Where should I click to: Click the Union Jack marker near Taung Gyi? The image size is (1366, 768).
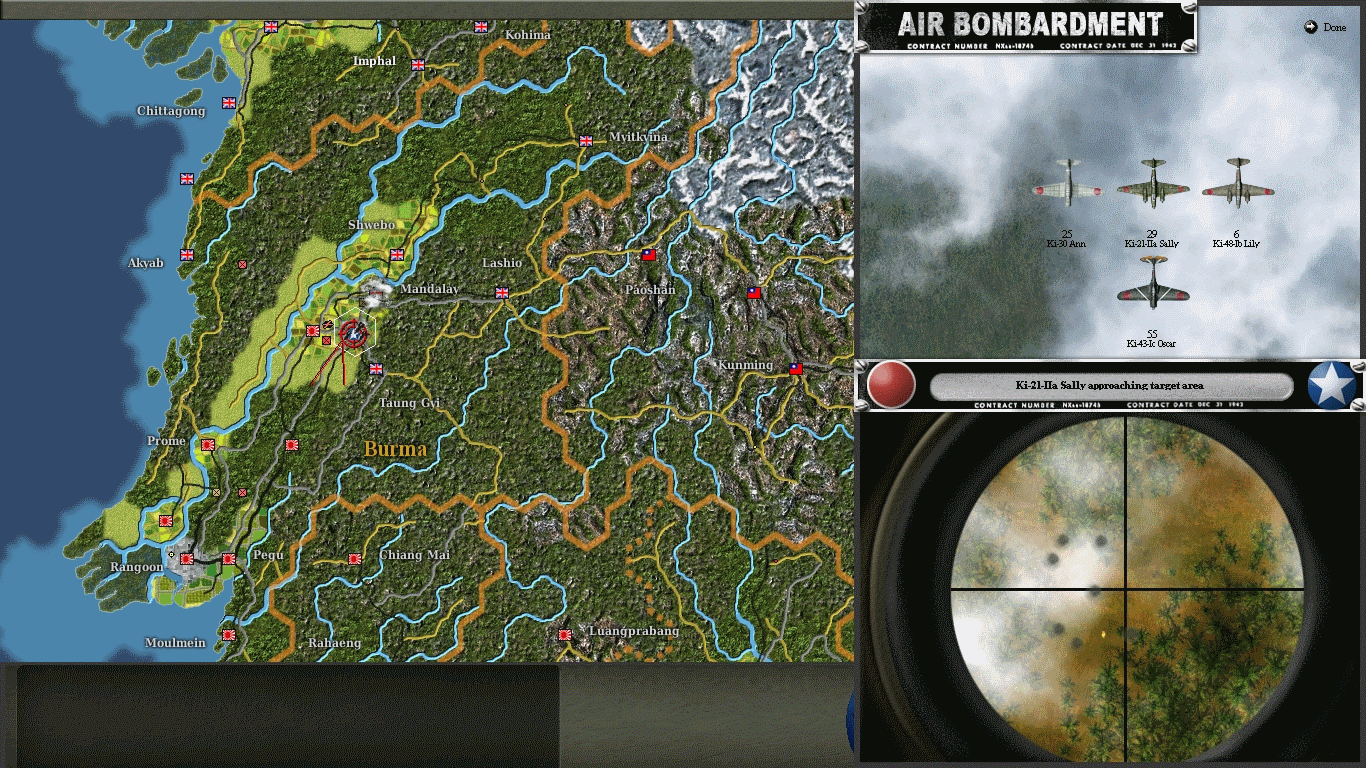point(376,369)
